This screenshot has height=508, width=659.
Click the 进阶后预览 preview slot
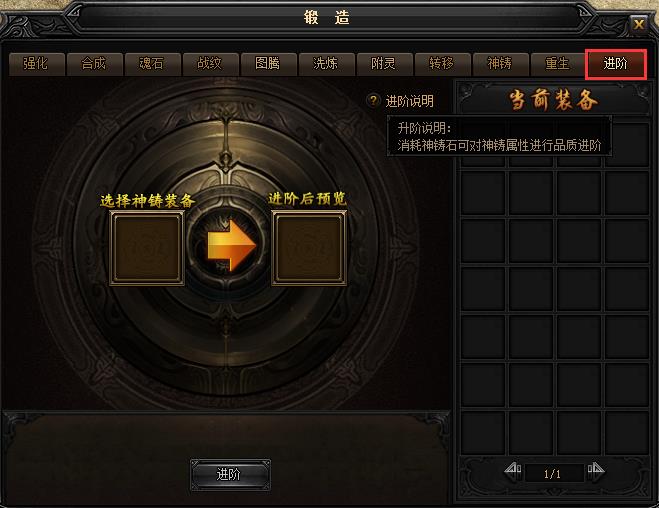point(309,248)
